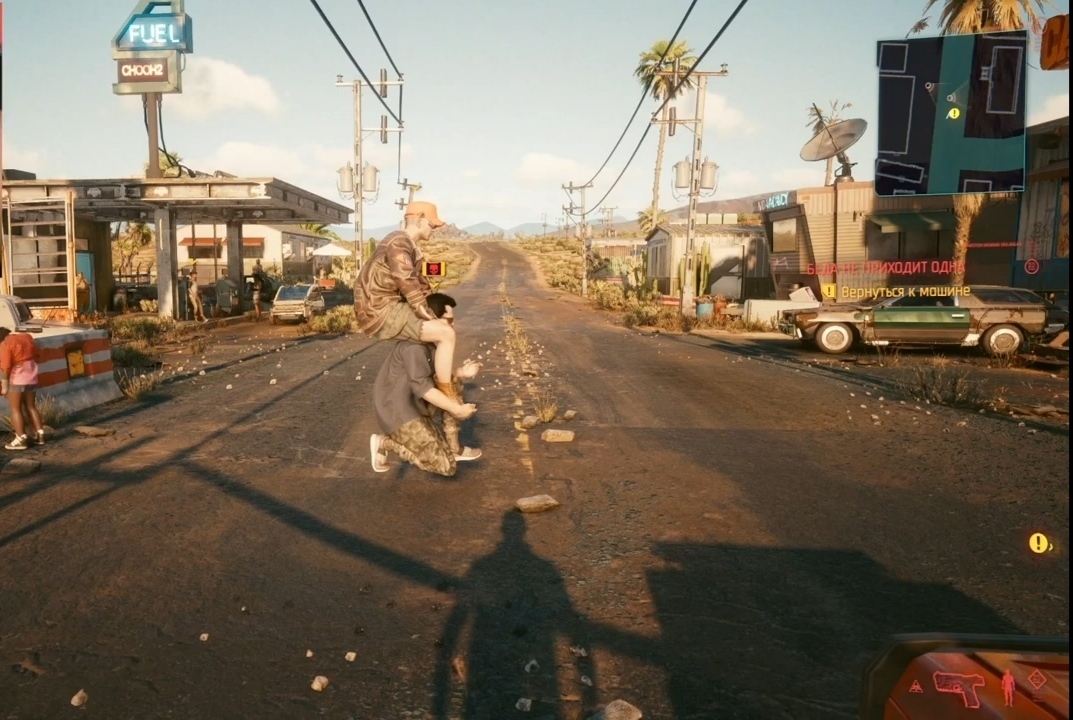This screenshot has height=720, width=1073.
Task: Click the yellow exclamation waypoint marker over the road
Action: pyautogui.click(x=1038, y=543)
